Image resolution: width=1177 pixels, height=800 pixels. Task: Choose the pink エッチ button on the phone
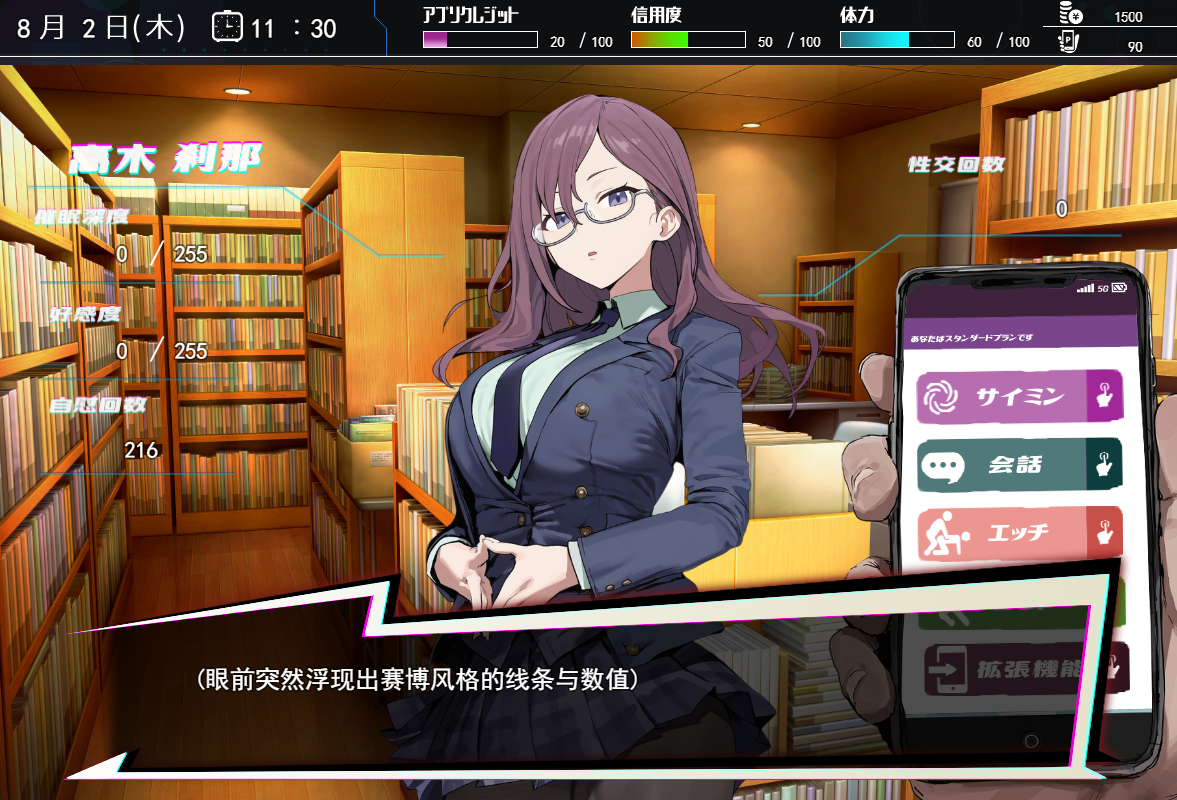[x=1018, y=533]
